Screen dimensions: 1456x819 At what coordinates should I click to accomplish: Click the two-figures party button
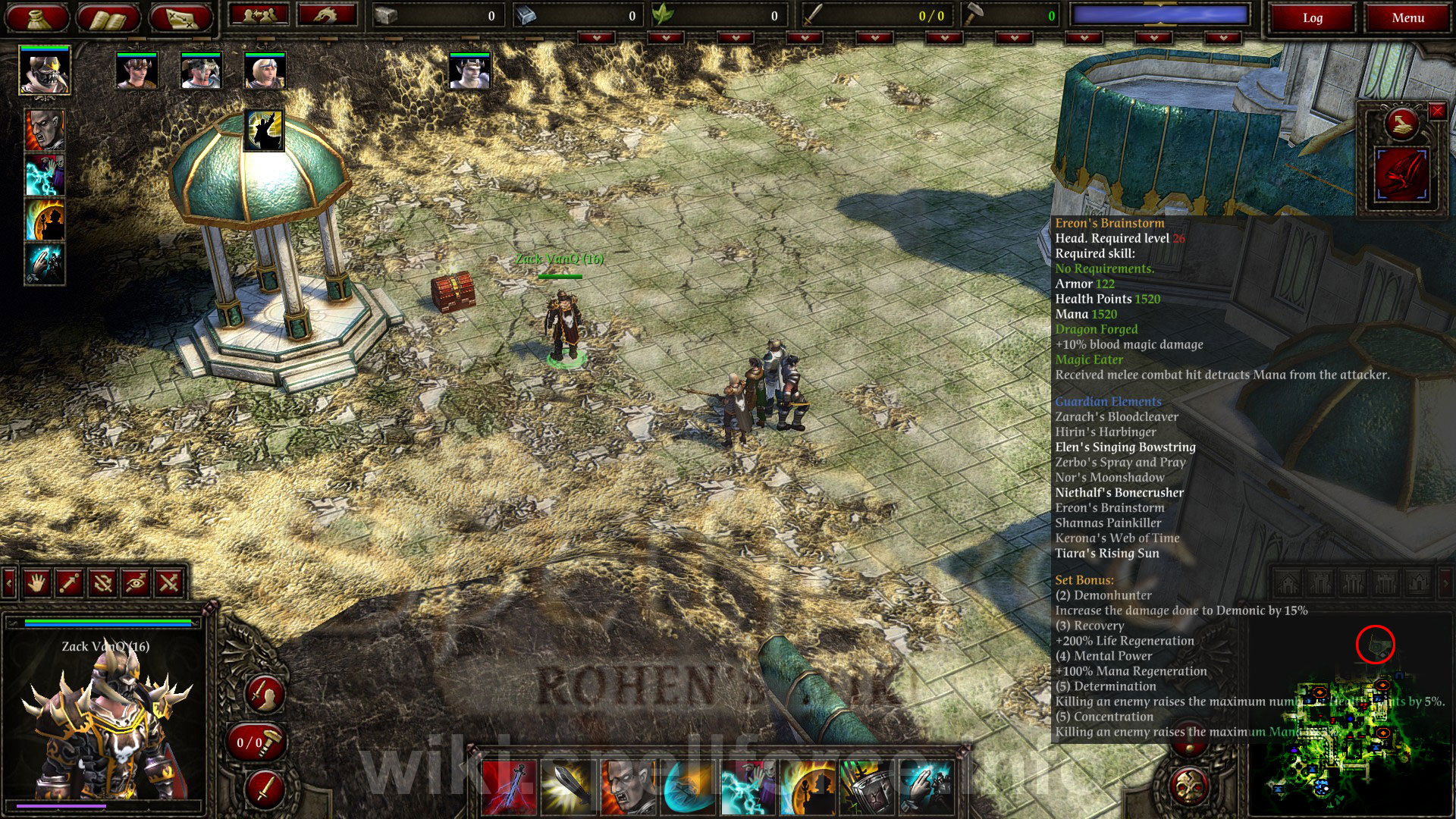click(x=259, y=15)
